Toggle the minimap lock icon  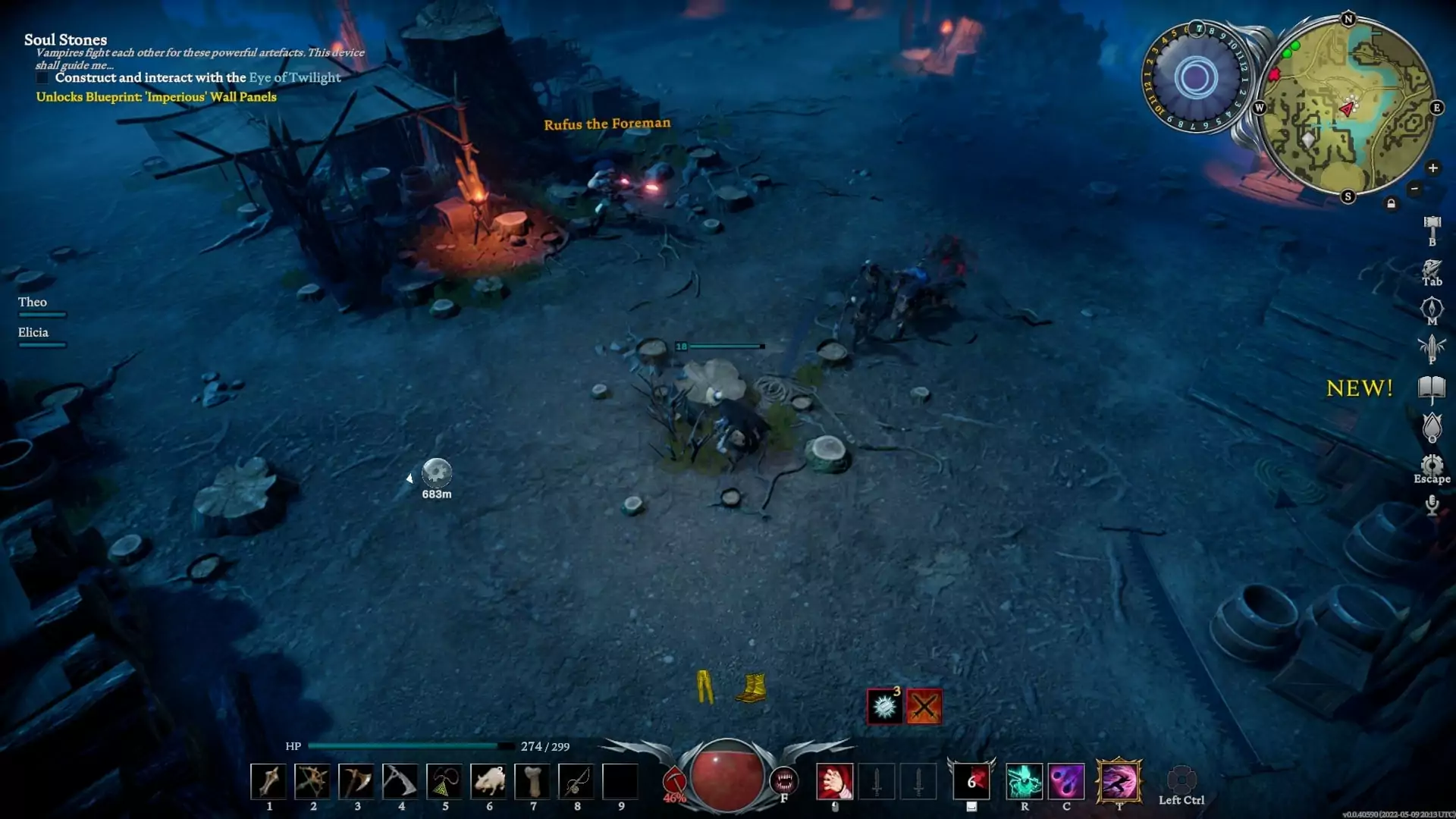tap(1391, 204)
